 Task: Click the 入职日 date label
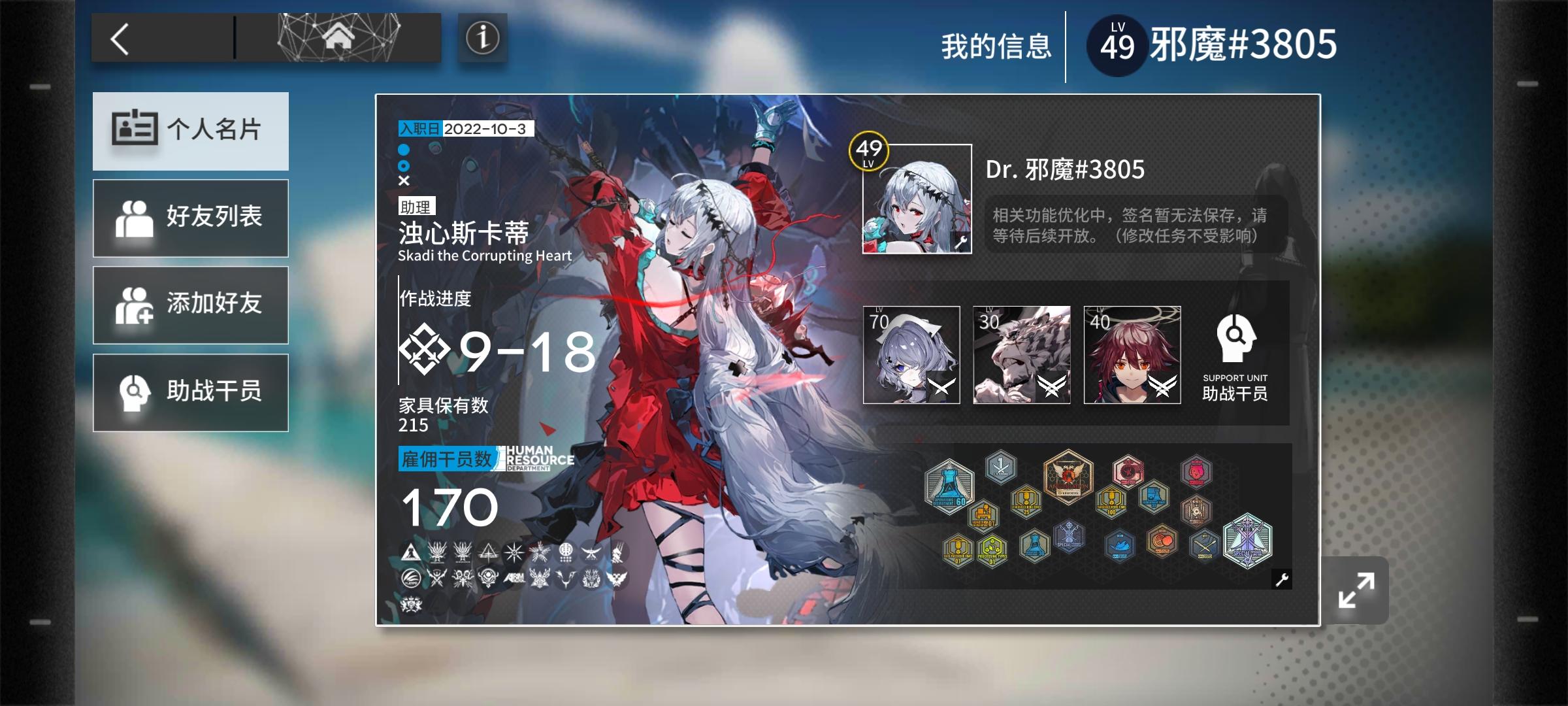[x=419, y=129]
